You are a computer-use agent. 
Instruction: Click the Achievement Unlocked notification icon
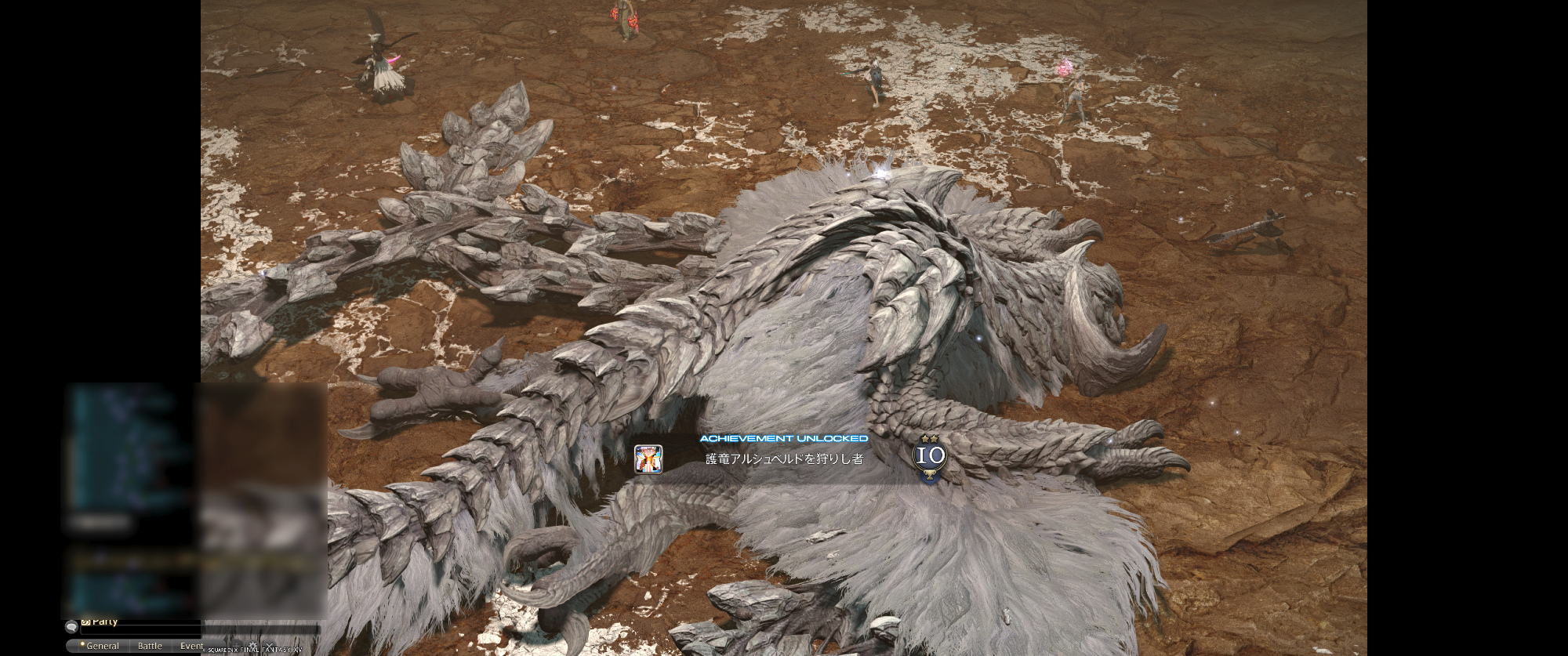648,459
